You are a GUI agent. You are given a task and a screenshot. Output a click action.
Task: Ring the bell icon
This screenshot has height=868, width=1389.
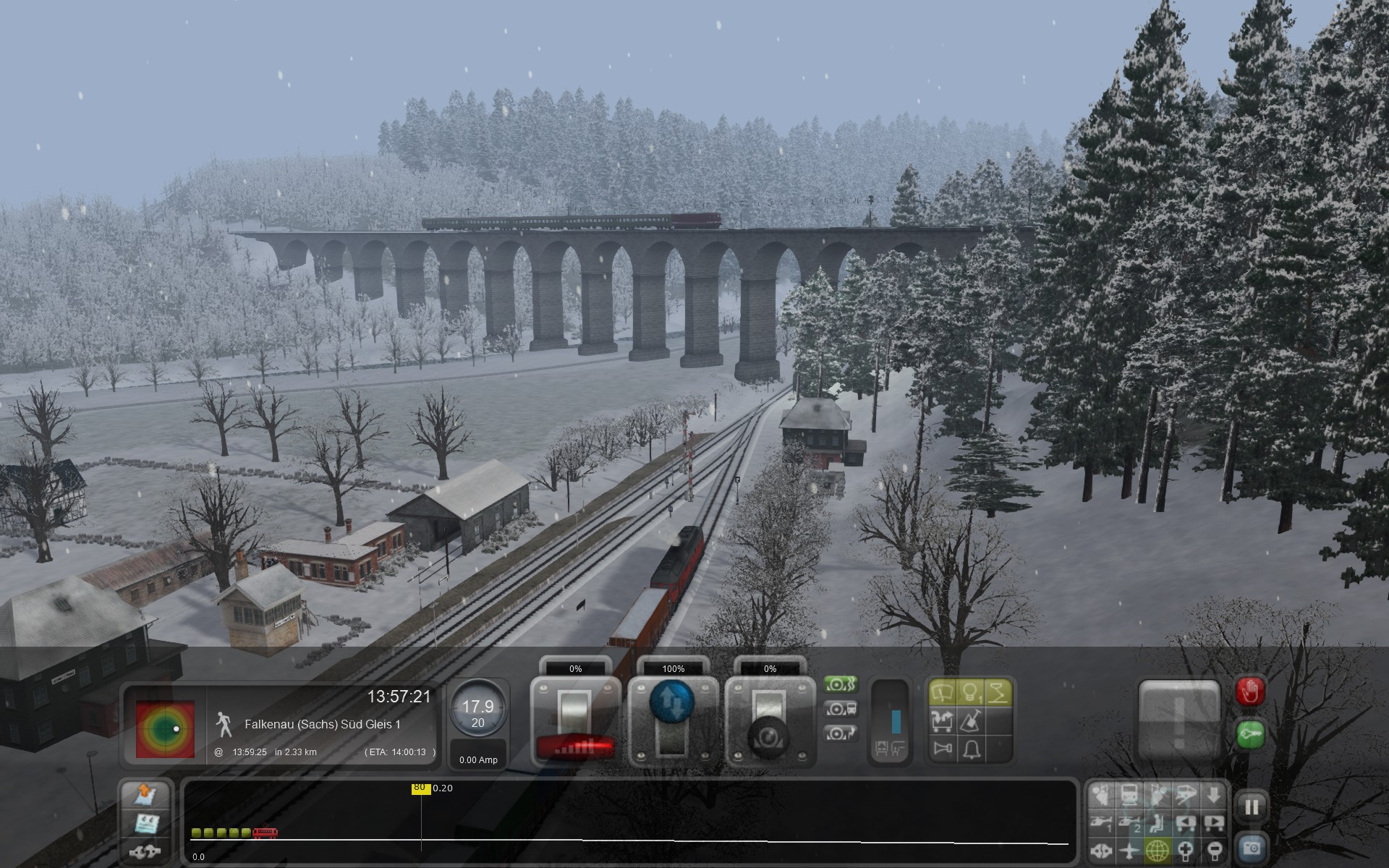[971, 749]
